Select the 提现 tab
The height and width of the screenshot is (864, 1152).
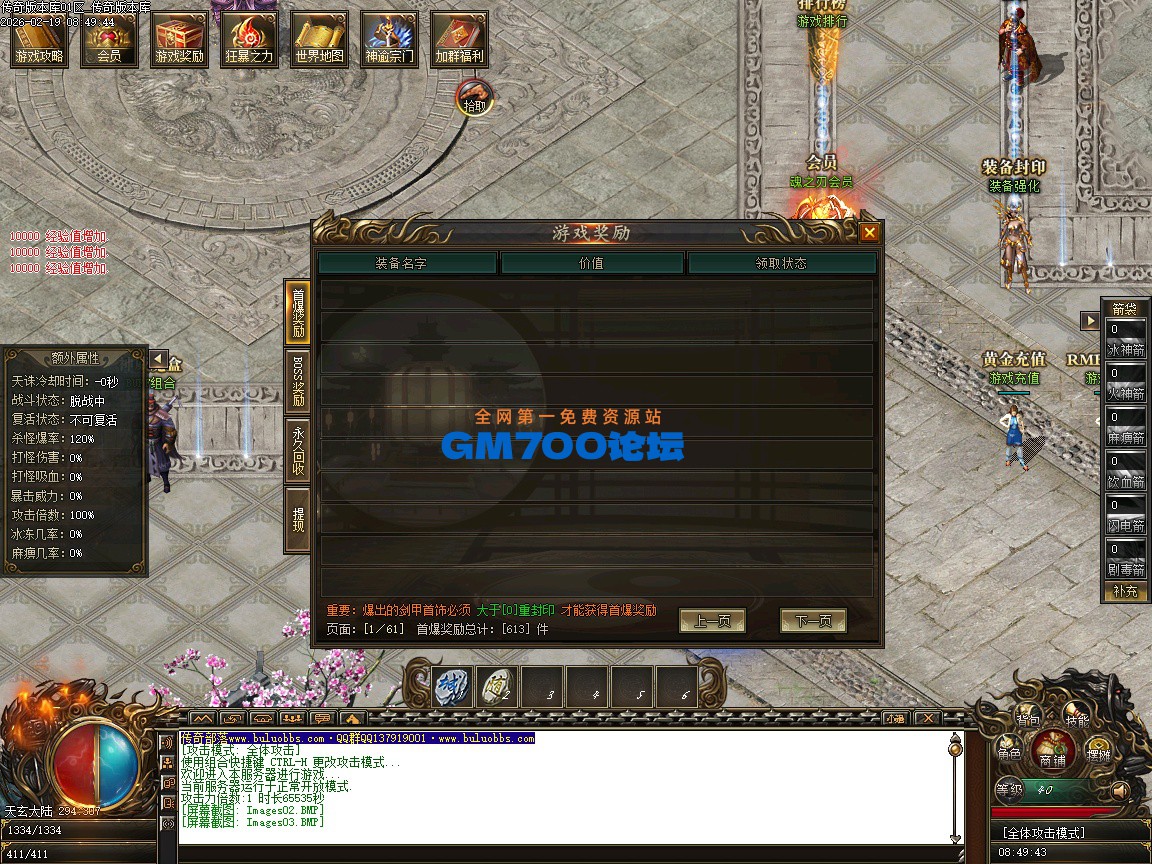click(297, 519)
